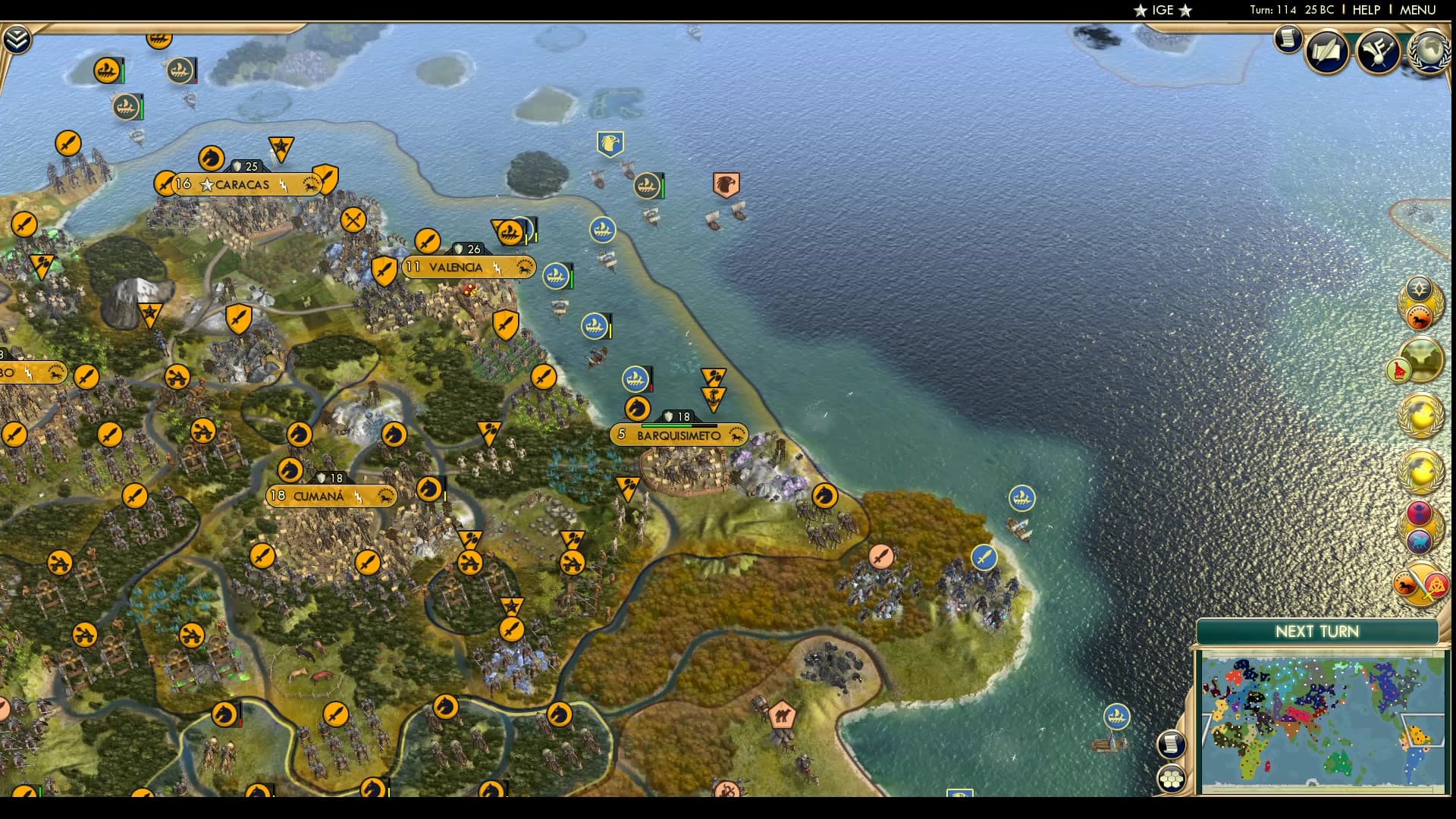The height and width of the screenshot is (819, 1456).
Task: Click the Valencia city banner
Action: pyautogui.click(x=469, y=267)
